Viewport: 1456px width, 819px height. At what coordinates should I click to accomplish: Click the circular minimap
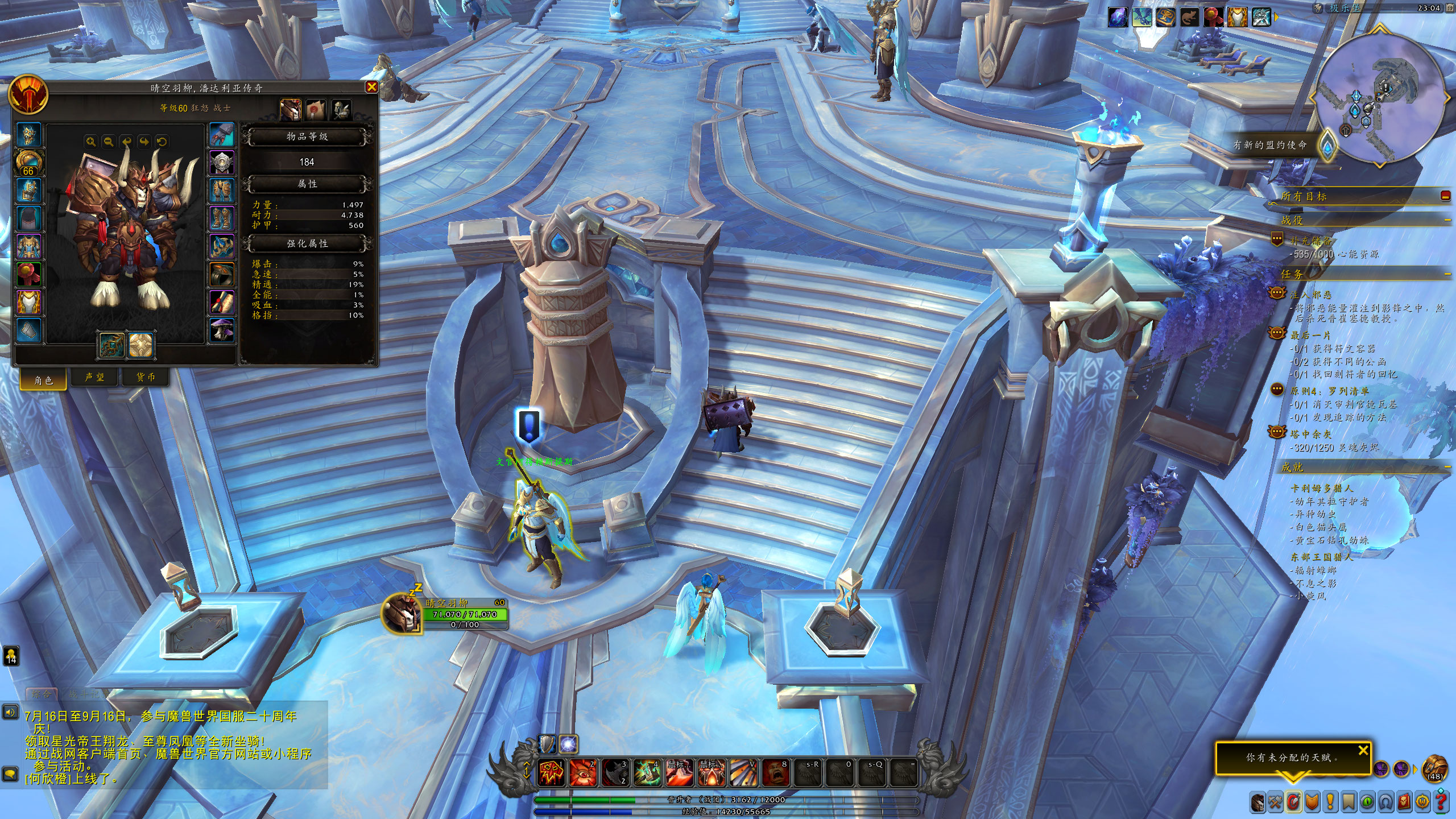pyautogui.click(x=1380, y=97)
